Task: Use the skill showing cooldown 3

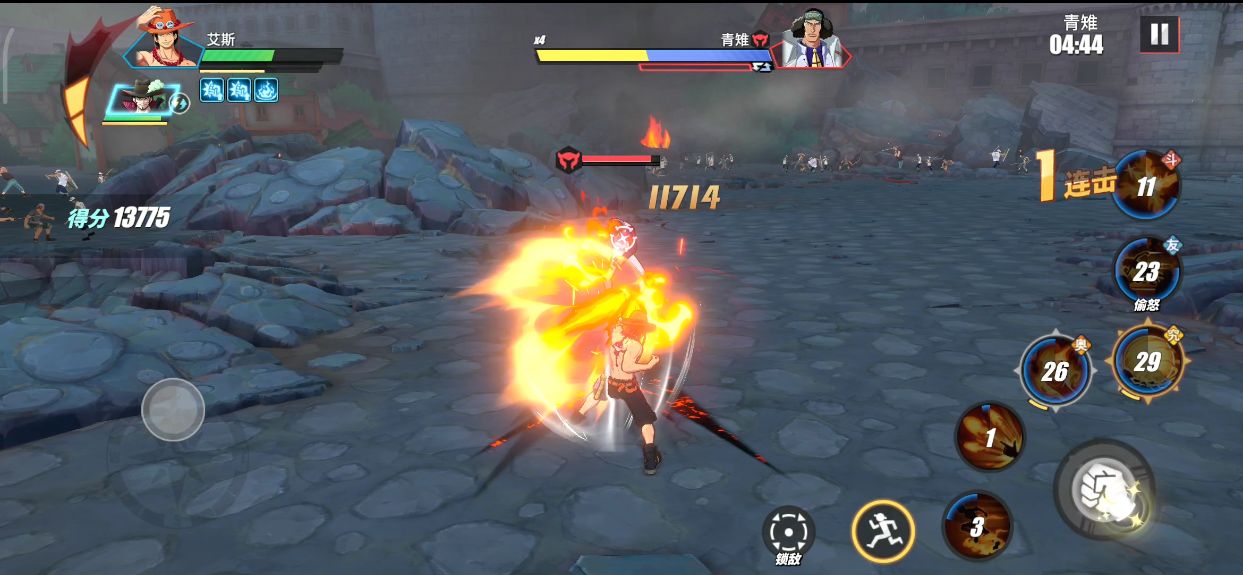Action: click(977, 526)
